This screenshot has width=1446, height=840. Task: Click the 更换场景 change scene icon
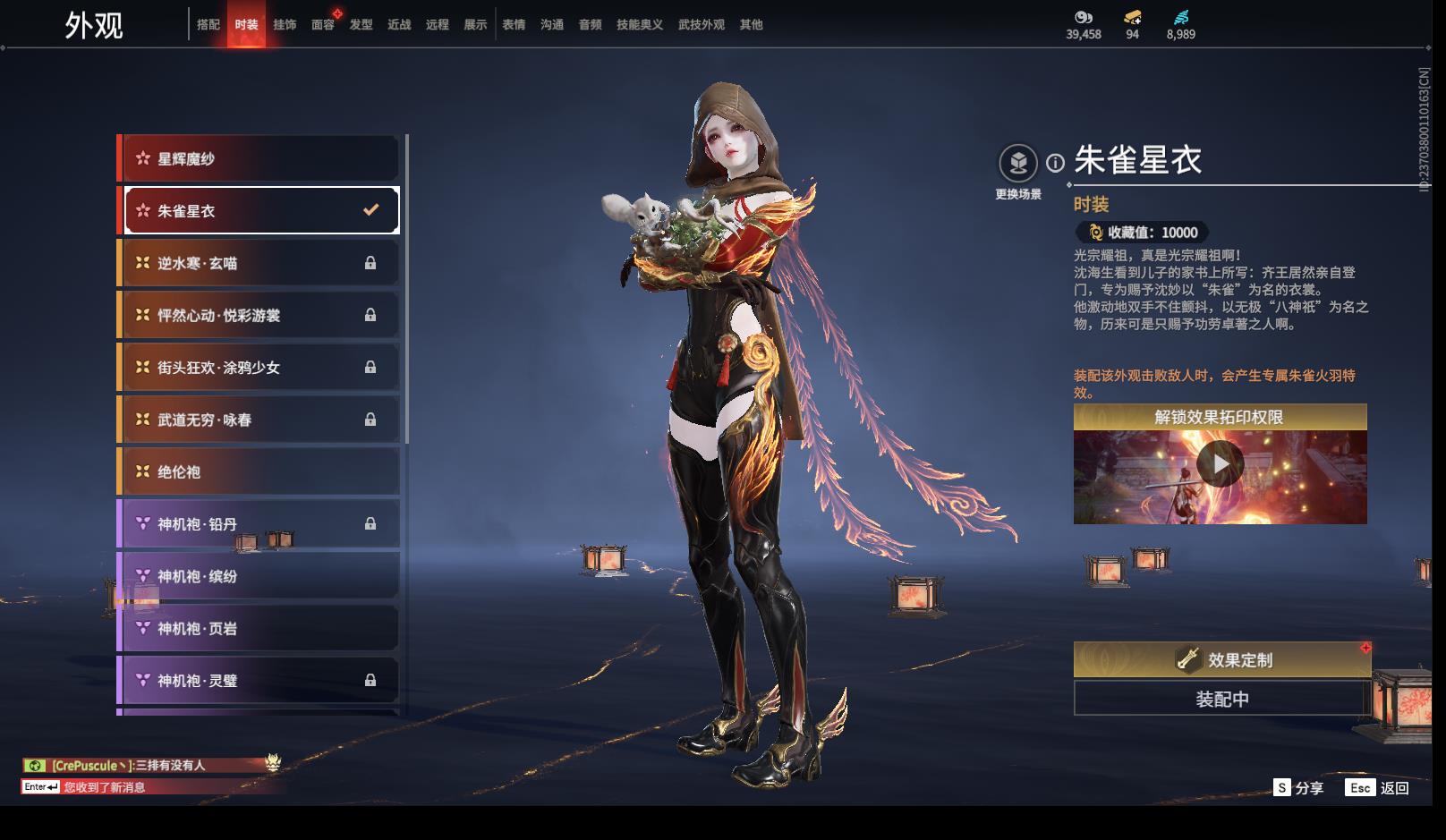click(1018, 165)
